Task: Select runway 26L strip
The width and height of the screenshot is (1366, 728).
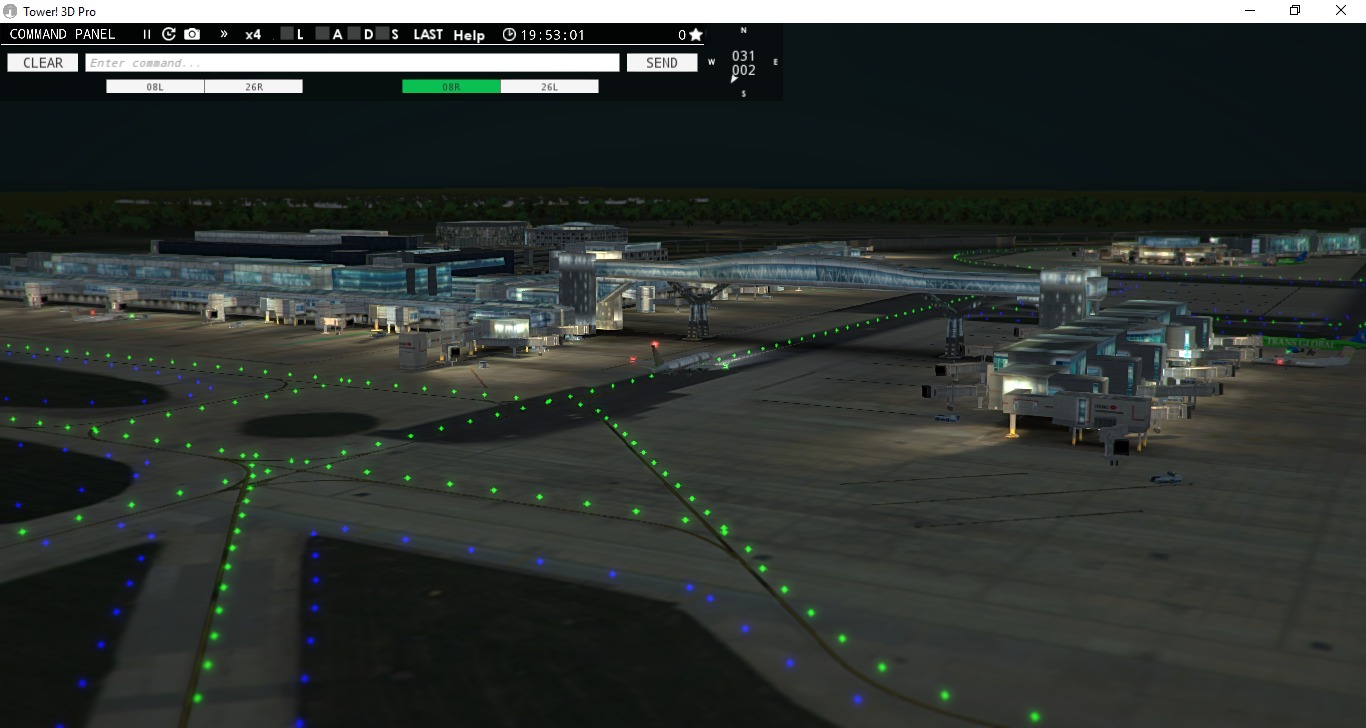Action: 549,85
